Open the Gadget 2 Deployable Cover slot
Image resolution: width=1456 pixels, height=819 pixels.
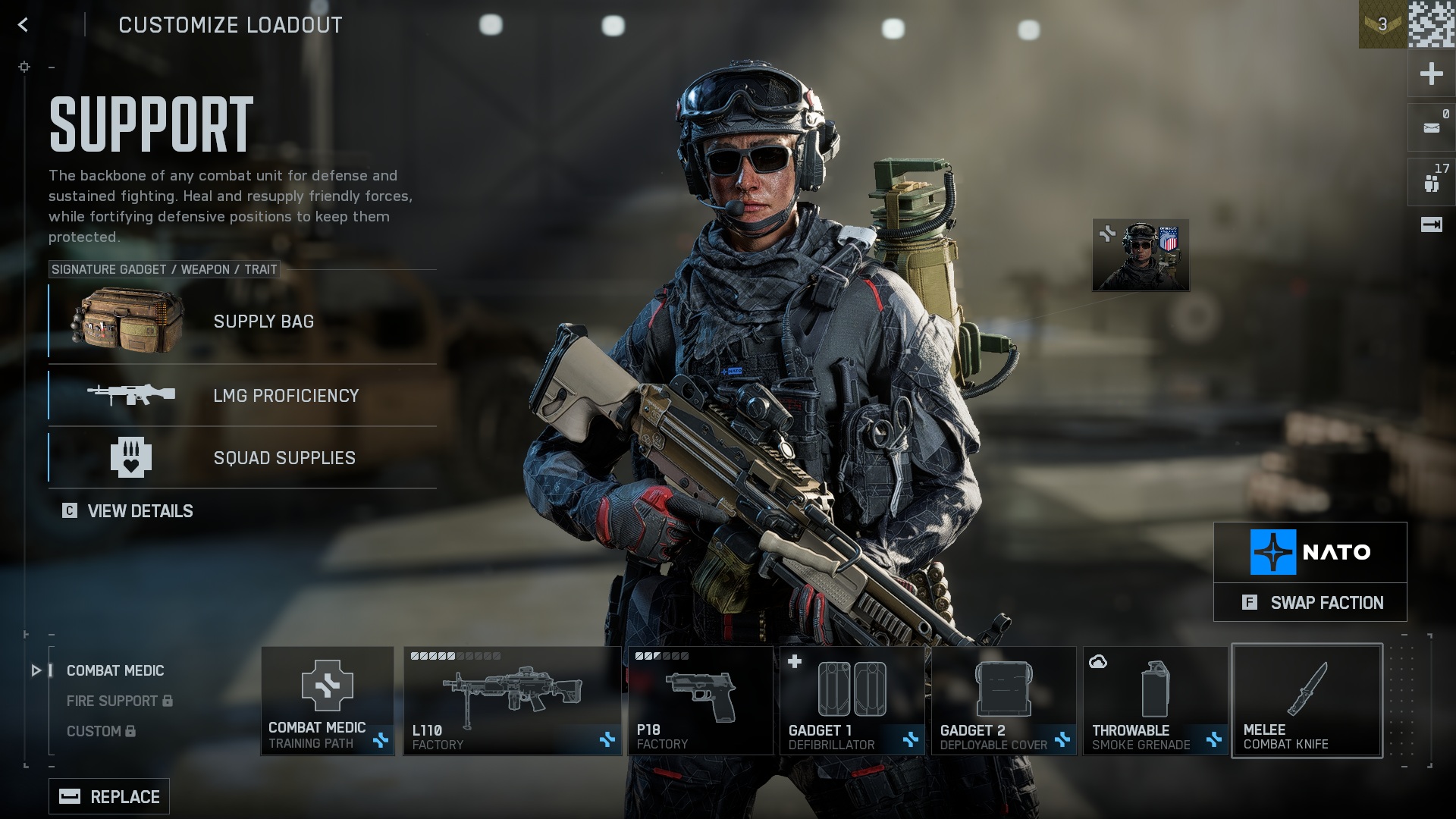click(x=1003, y=700)
